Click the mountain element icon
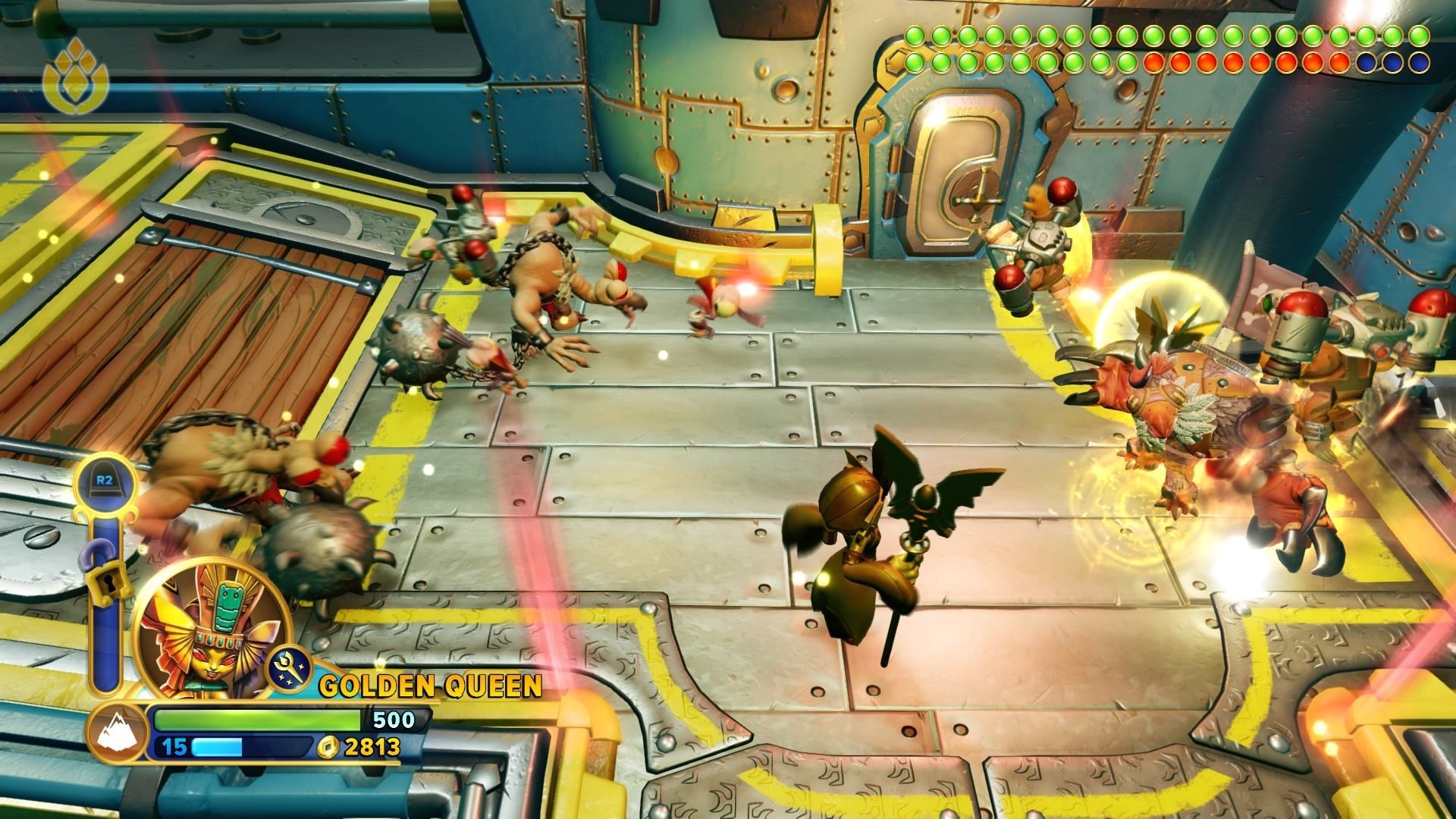The width and height of the screenshot is (1456, 819). pyautogui.click(x=115, y=733)
